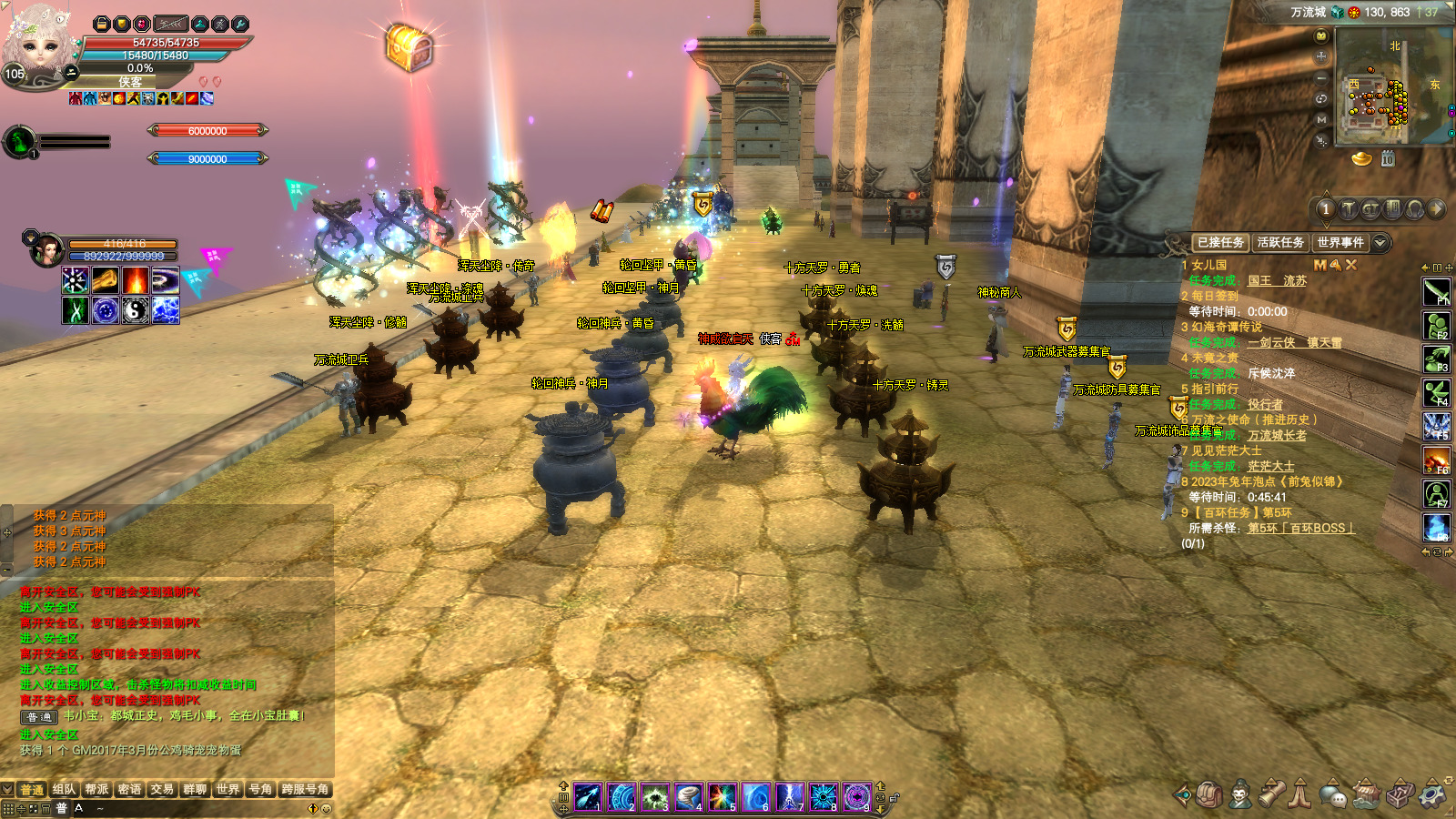Choose the 跨服号角 cross-server horn channel

tap(305, 789)
